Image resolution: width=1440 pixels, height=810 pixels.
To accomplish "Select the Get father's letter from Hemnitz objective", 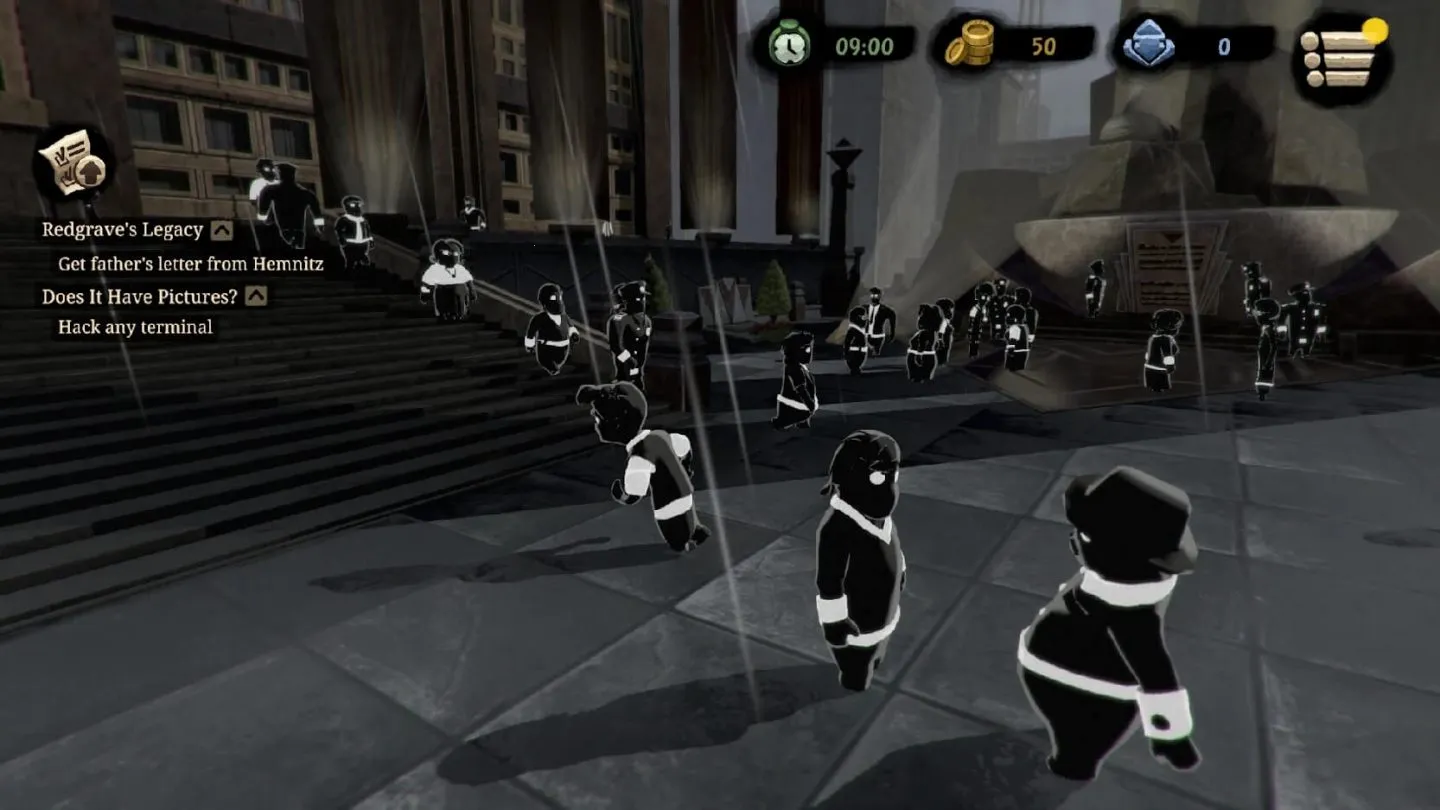I will tap(190, 264).
